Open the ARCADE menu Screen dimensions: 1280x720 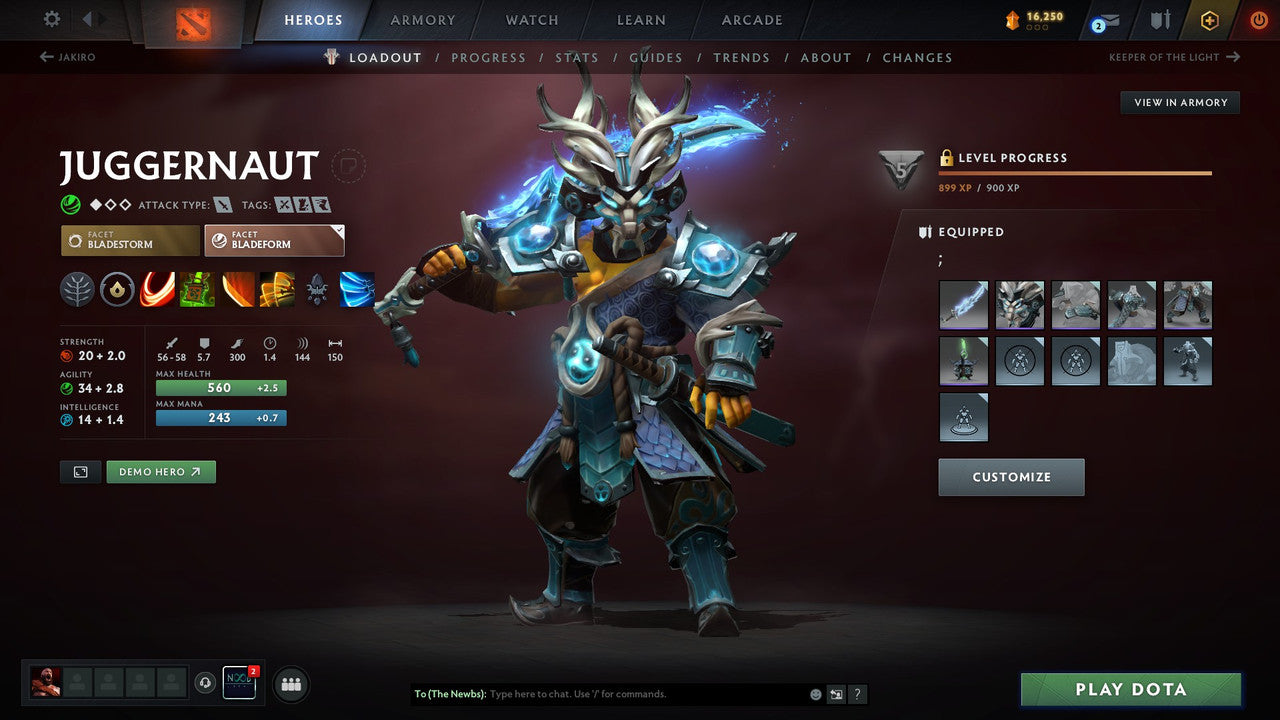point(751,19)
